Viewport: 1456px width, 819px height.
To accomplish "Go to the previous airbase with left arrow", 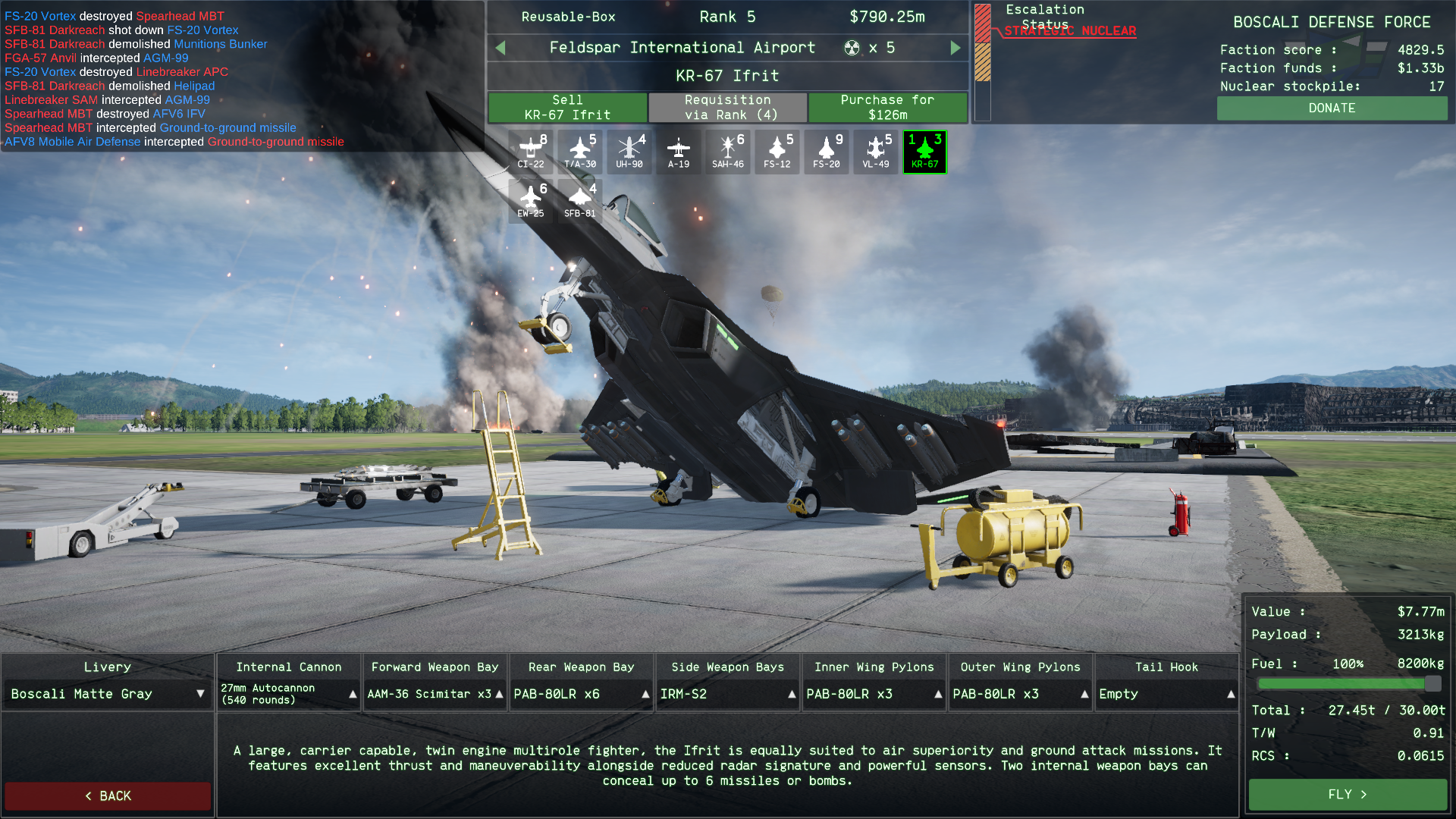I will pyautogui.click(x=500, y=48).
